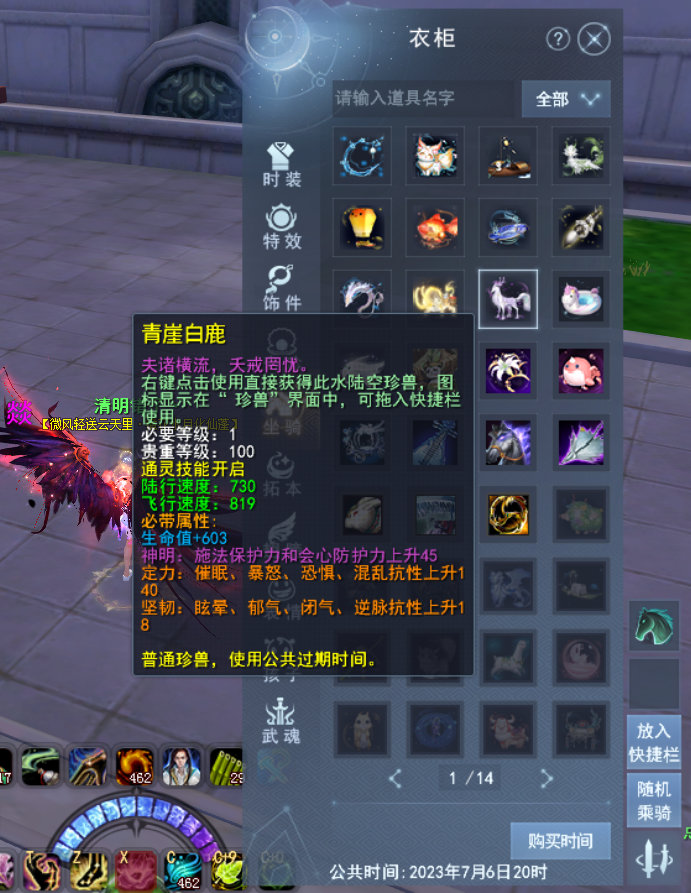Click the teal horse head icon

click(653, 627)
